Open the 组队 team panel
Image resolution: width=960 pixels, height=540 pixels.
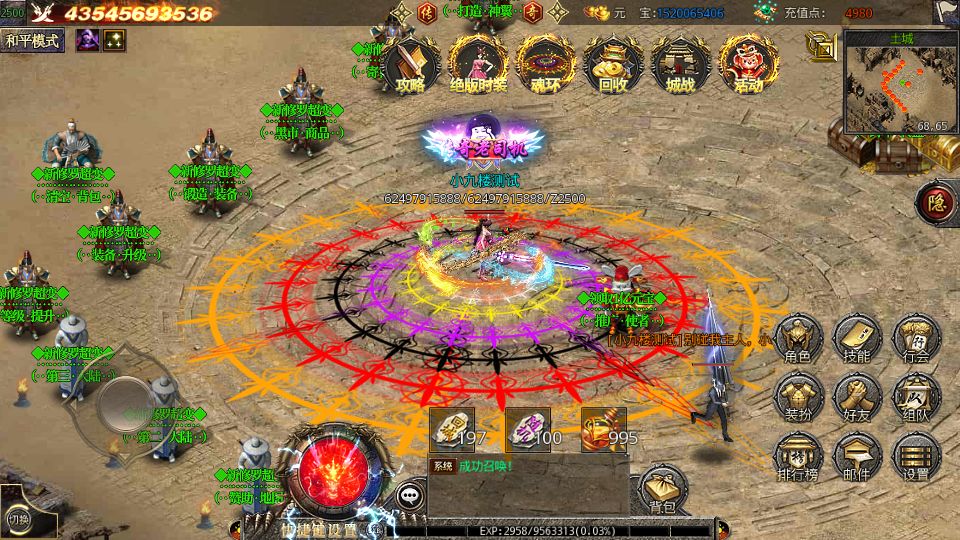tap(915, 397)
